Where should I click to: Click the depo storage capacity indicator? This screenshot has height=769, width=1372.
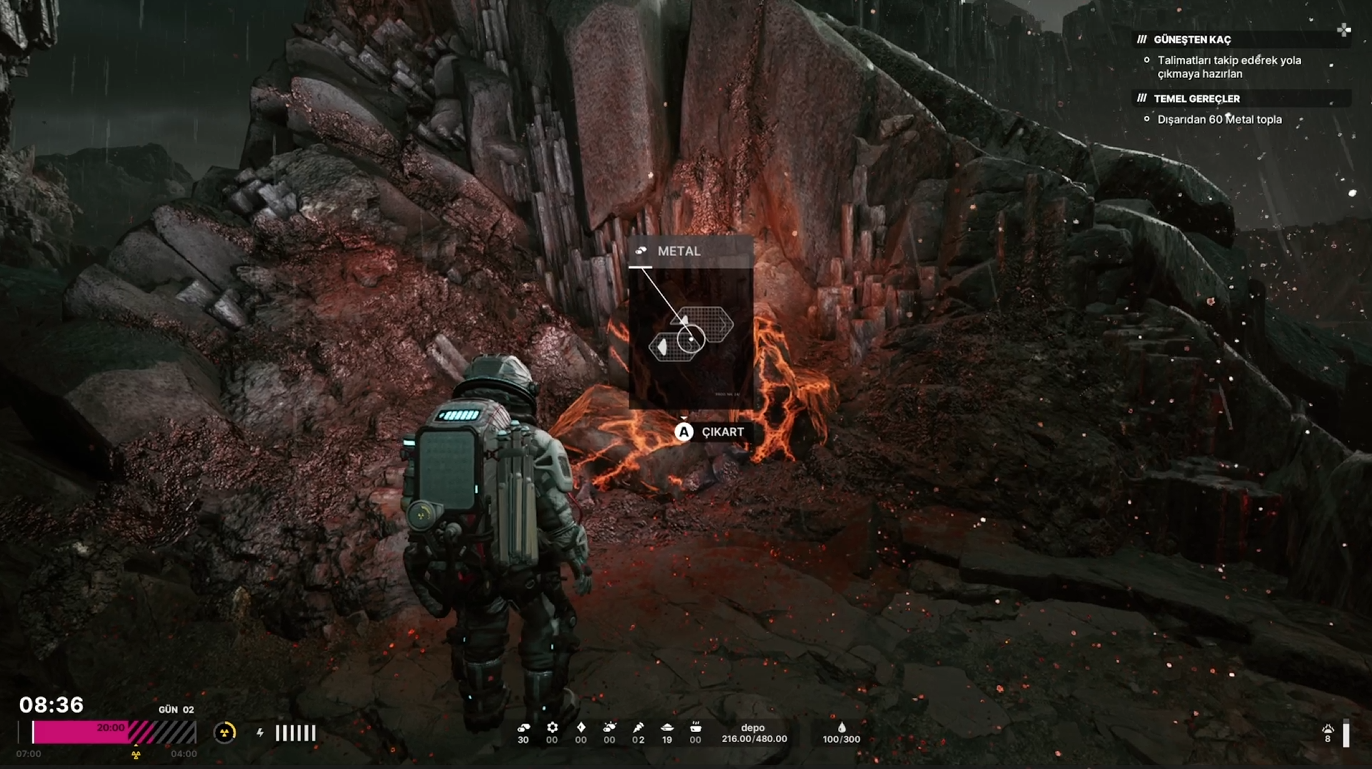753,734
